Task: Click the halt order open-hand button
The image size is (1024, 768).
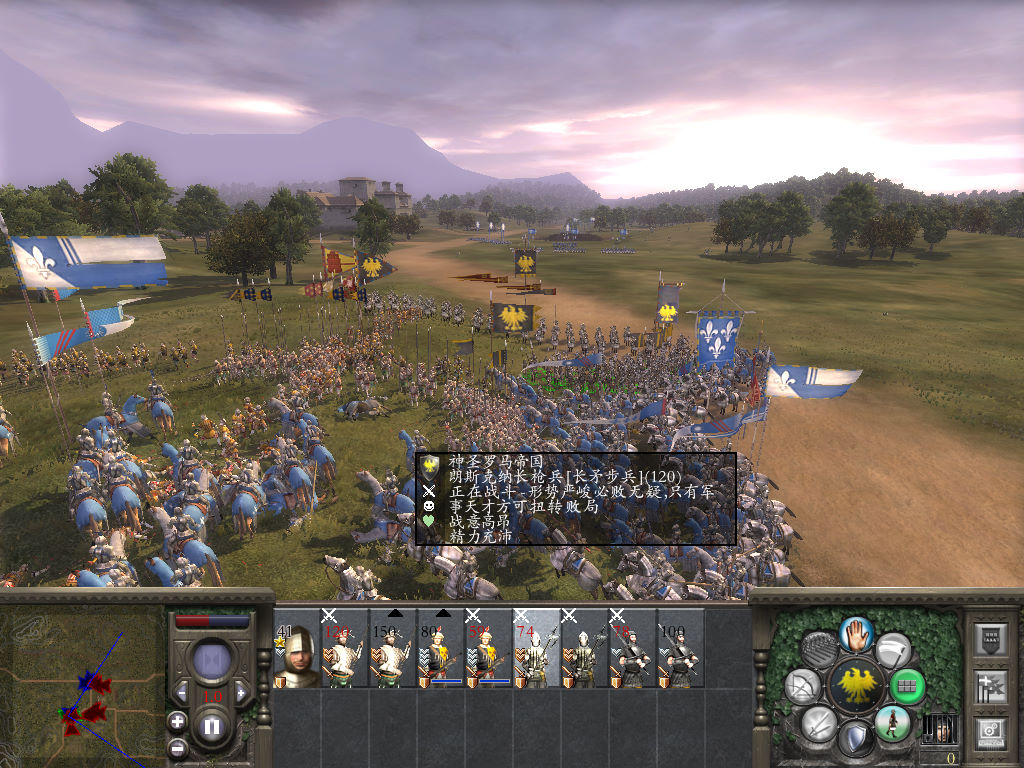Action: pyautogui.click(x=855, y=632)
